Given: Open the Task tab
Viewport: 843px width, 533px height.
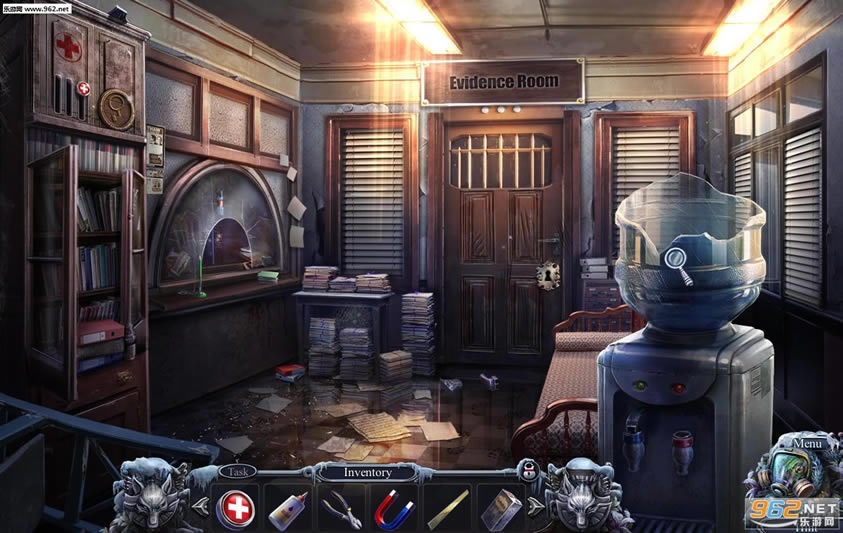Looking at the screenshot, I should tap(237, 470).
